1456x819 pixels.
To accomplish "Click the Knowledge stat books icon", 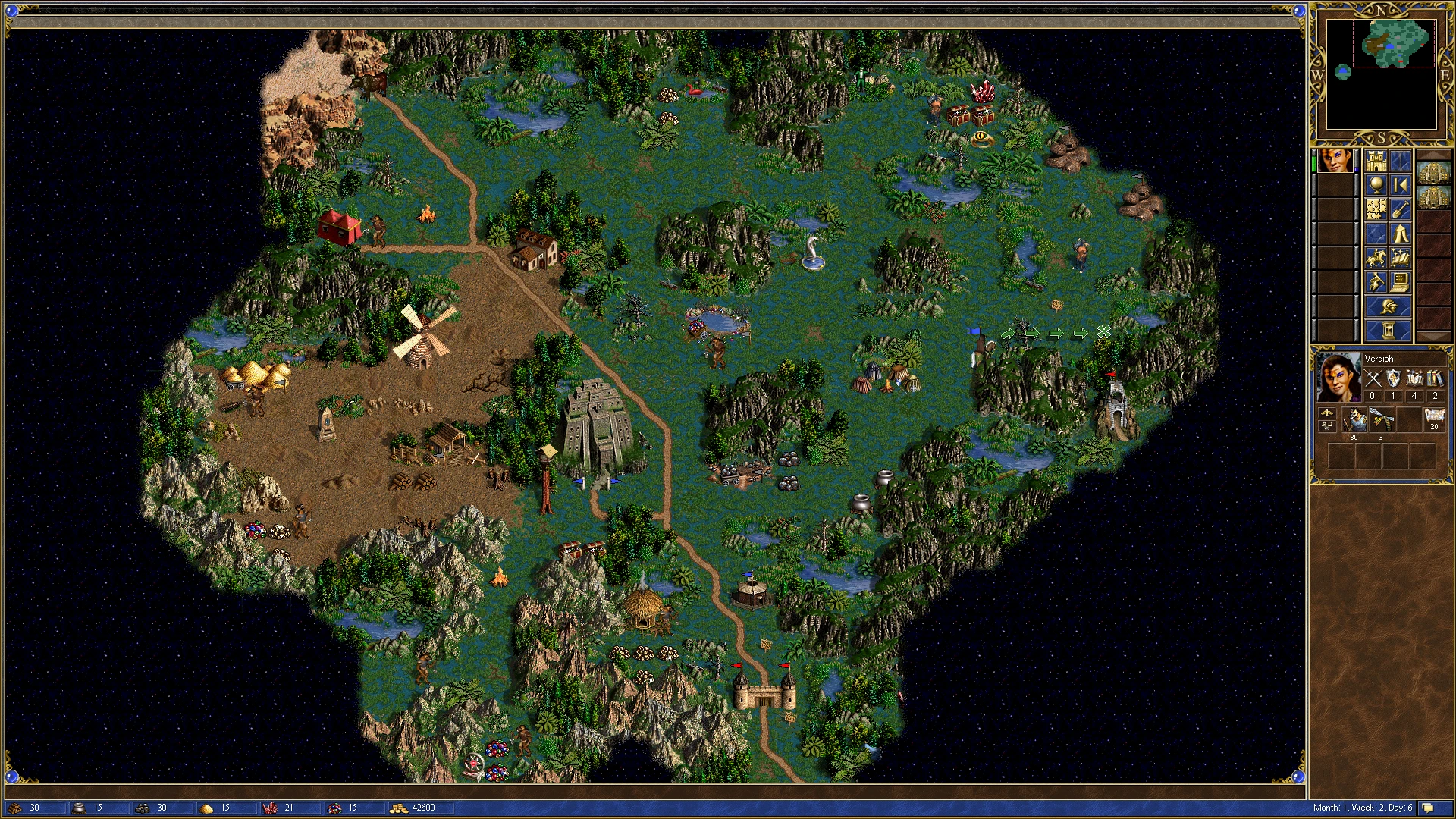I will pos(1435,378).
